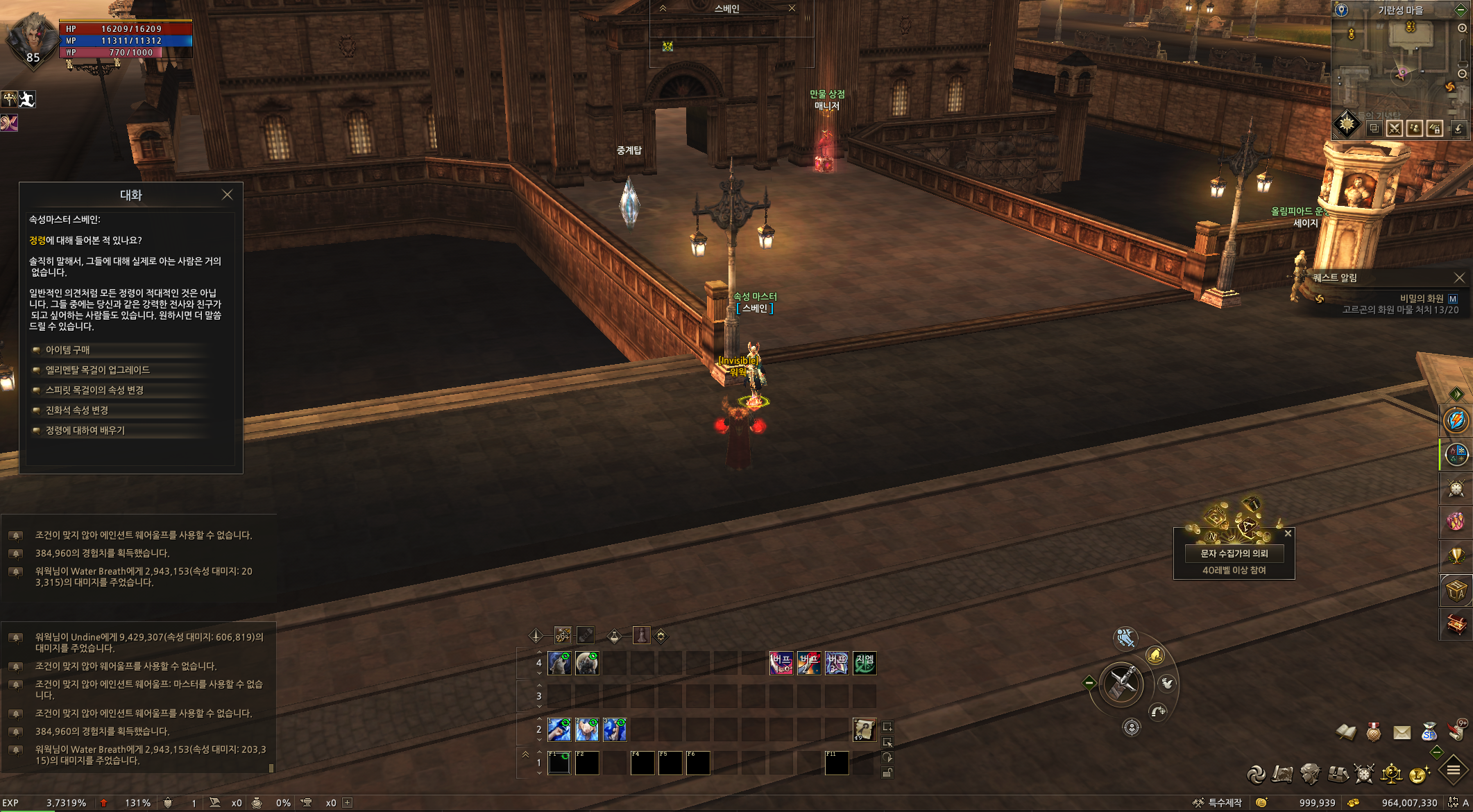
Task: Close the 퀘스트 알림 quest tracker
Action: [1459, 277]
